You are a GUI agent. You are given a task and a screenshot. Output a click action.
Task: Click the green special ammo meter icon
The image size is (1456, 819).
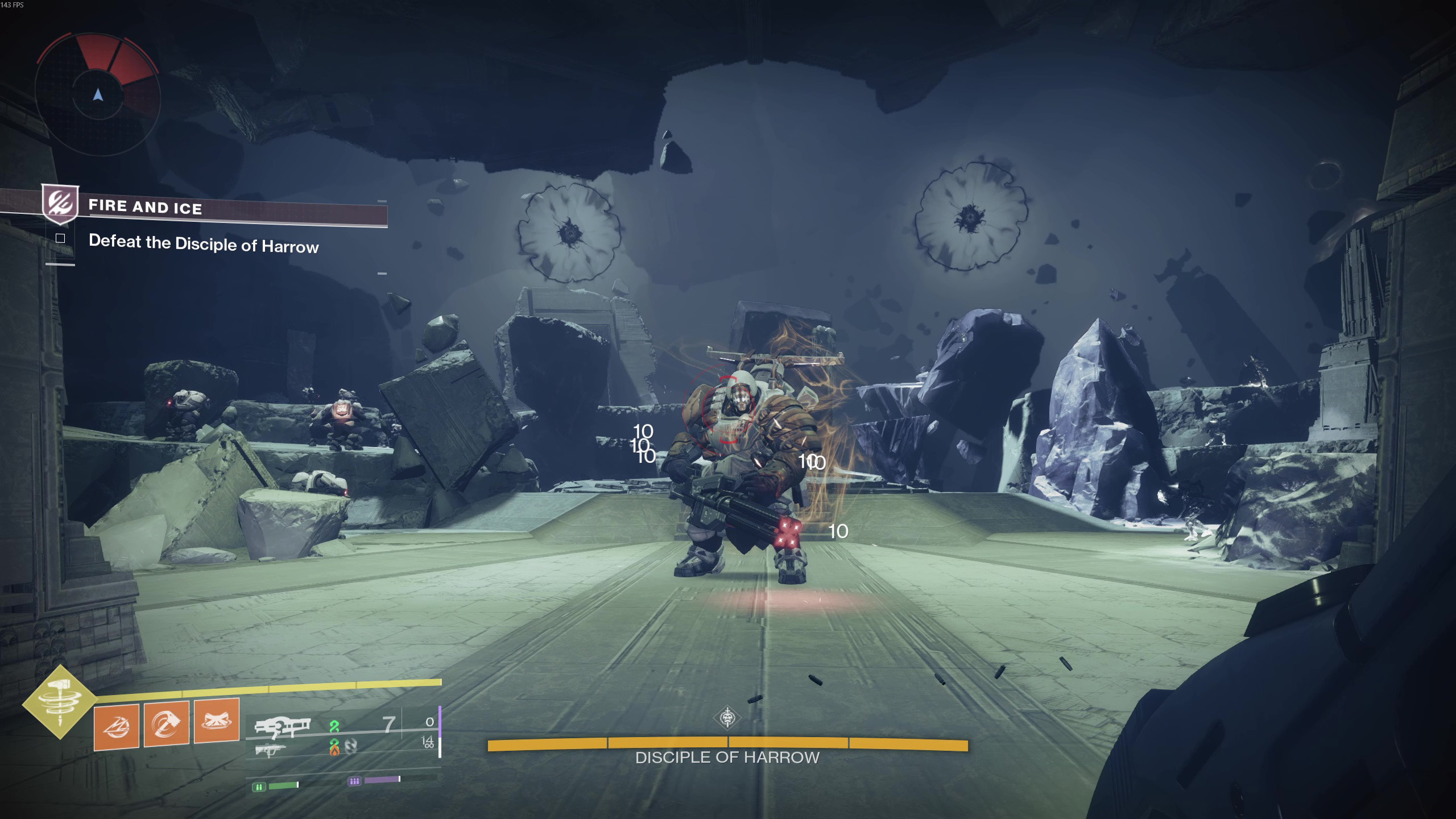pos(259,787)
